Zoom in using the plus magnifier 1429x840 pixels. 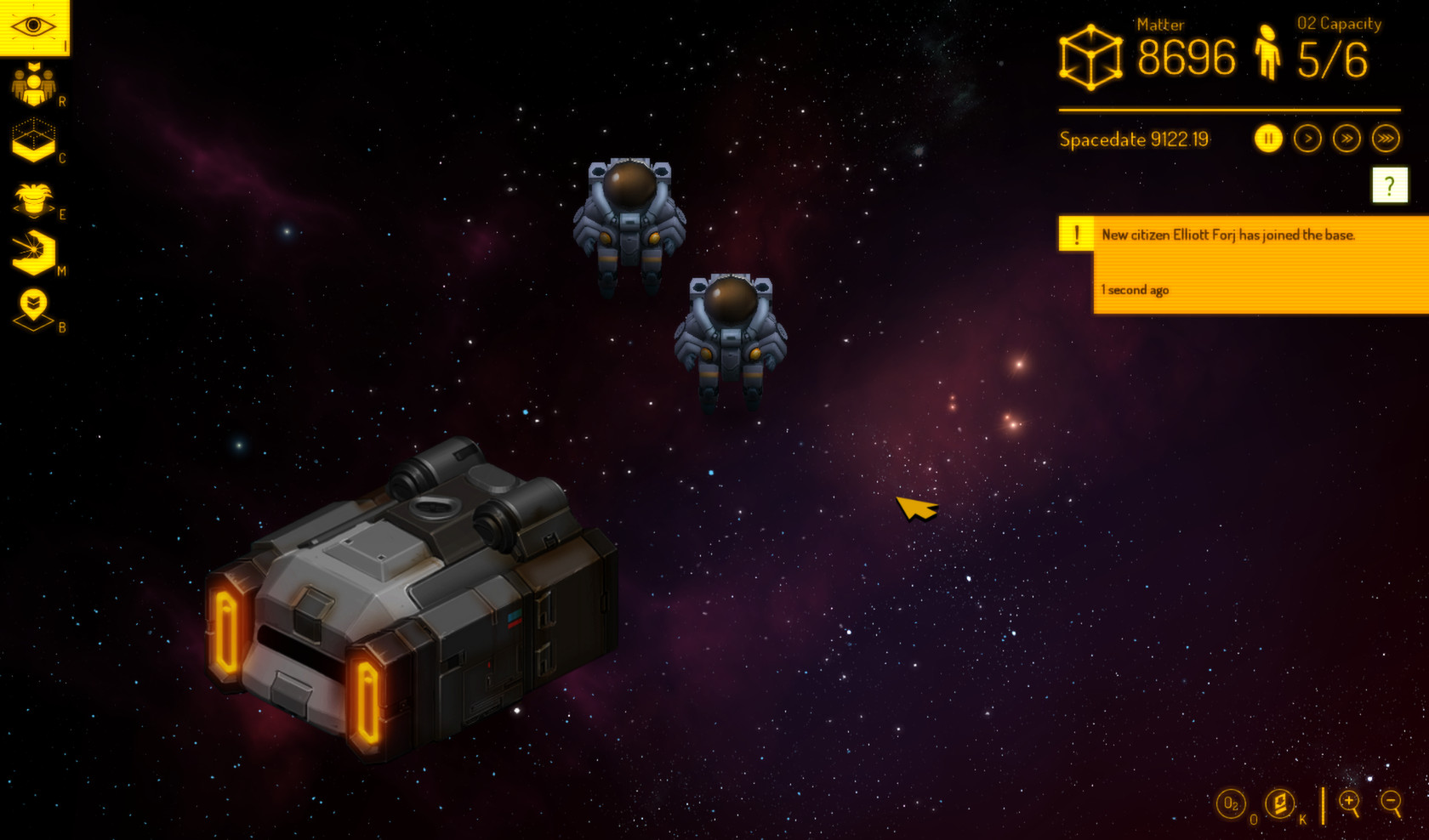click(1349, 802)
